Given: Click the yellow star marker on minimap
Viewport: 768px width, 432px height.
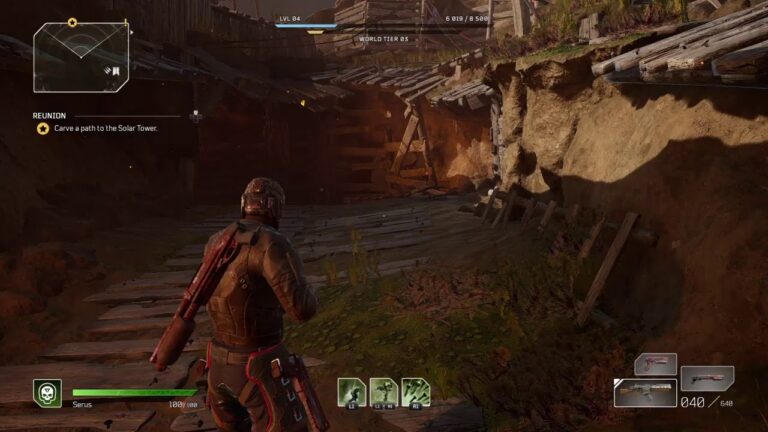Looking at the screenshot, I should click(72, 22).
